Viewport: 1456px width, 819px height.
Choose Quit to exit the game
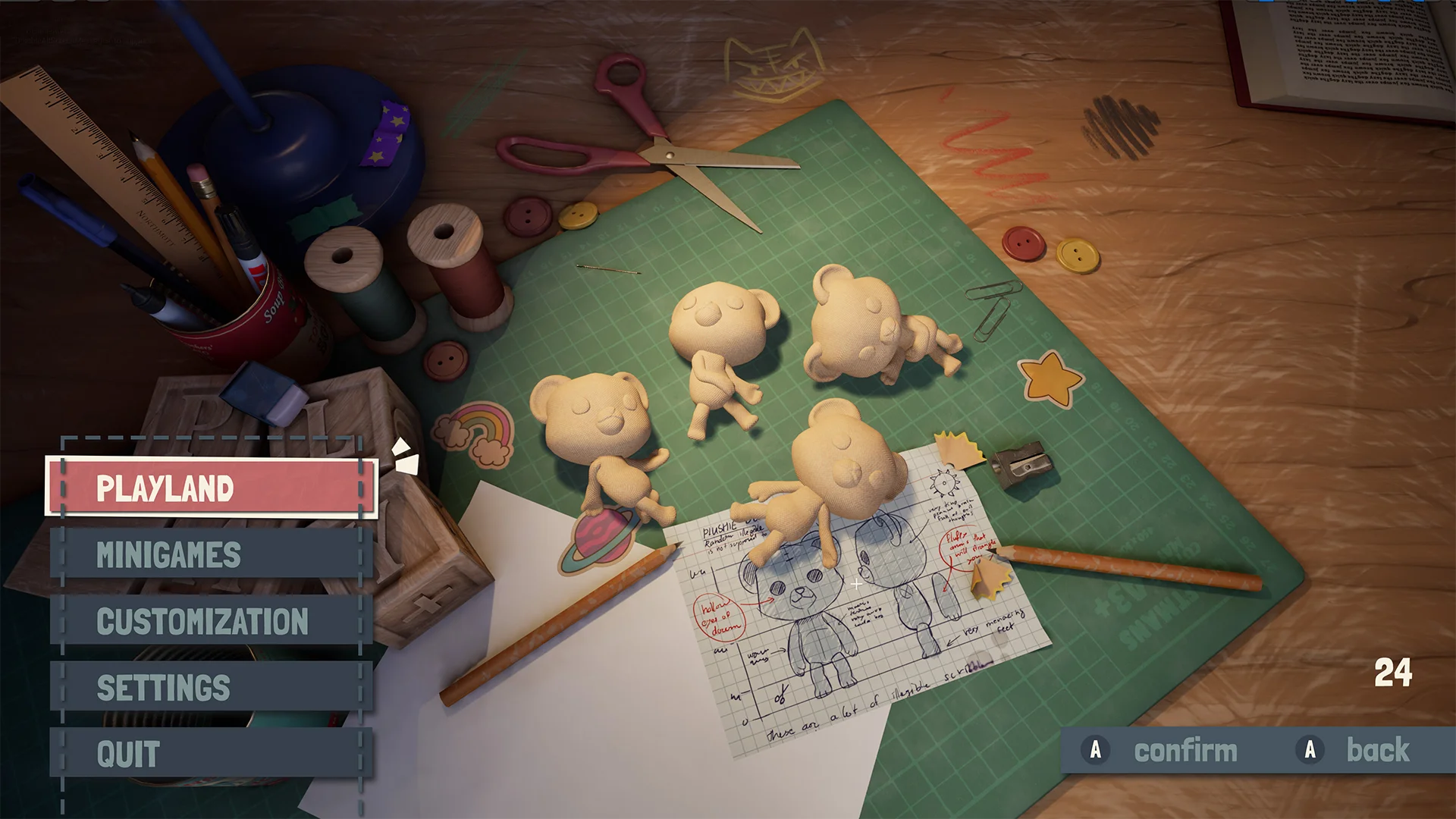coord(211,753)
